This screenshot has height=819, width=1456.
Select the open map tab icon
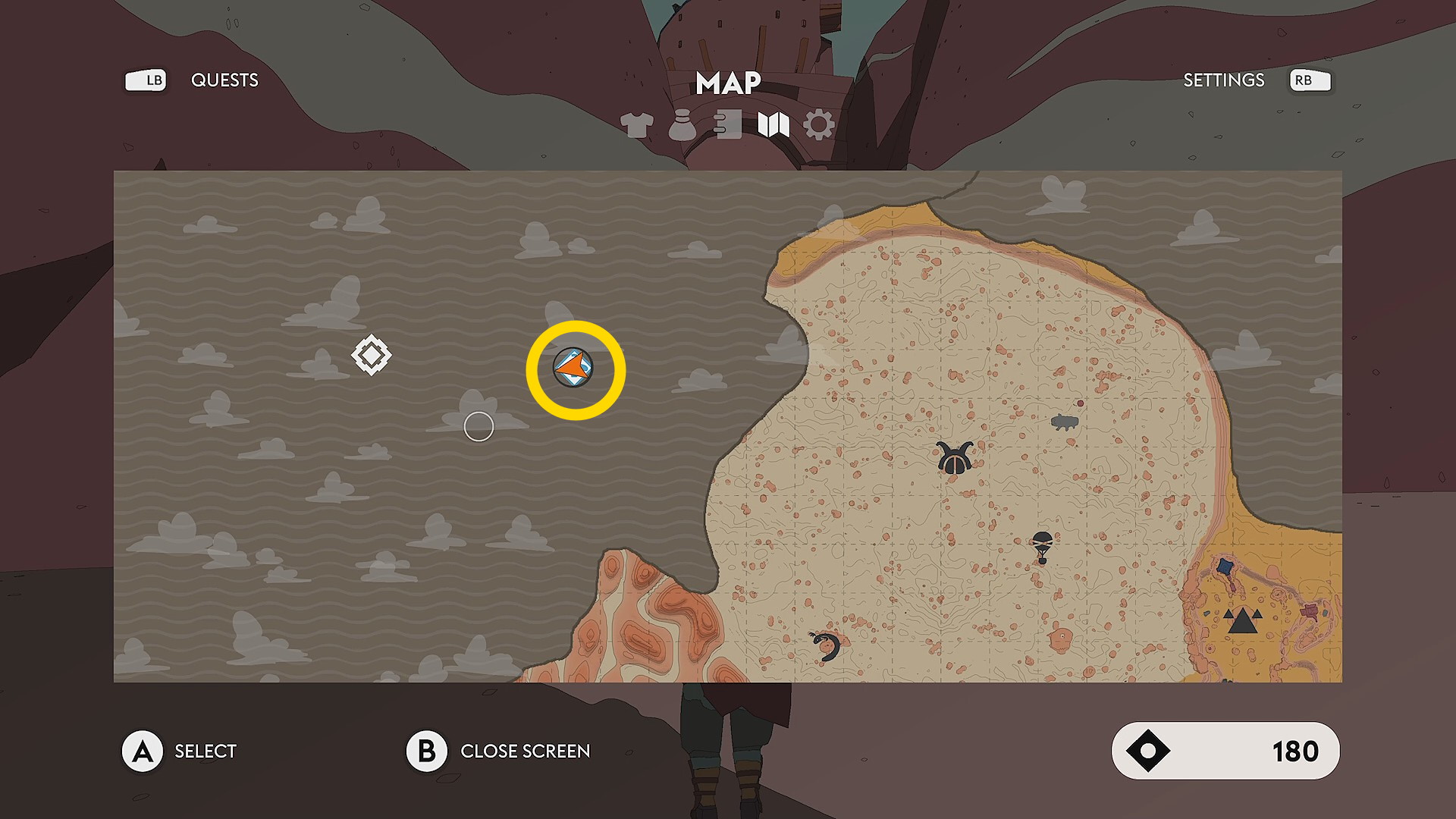click(x=773, y=125)
